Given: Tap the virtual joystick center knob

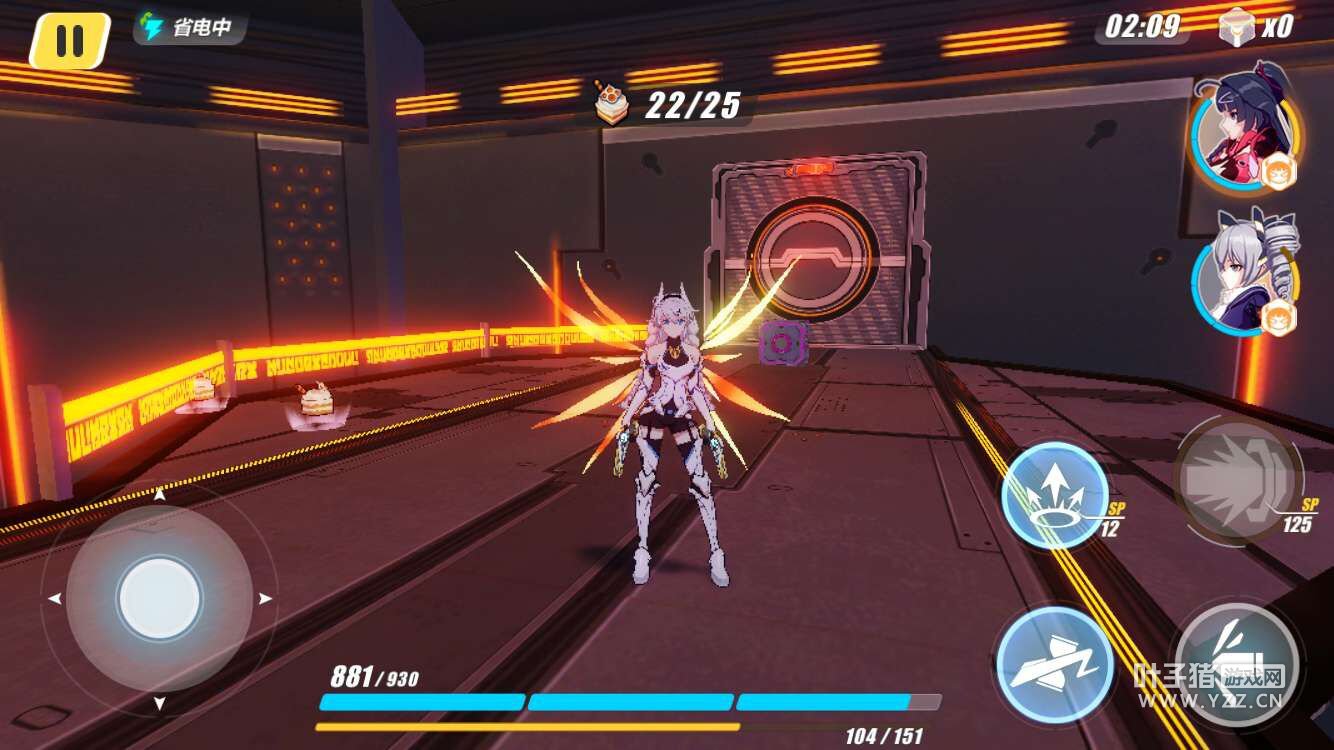Looking at the screenshot, I should 159,599.
